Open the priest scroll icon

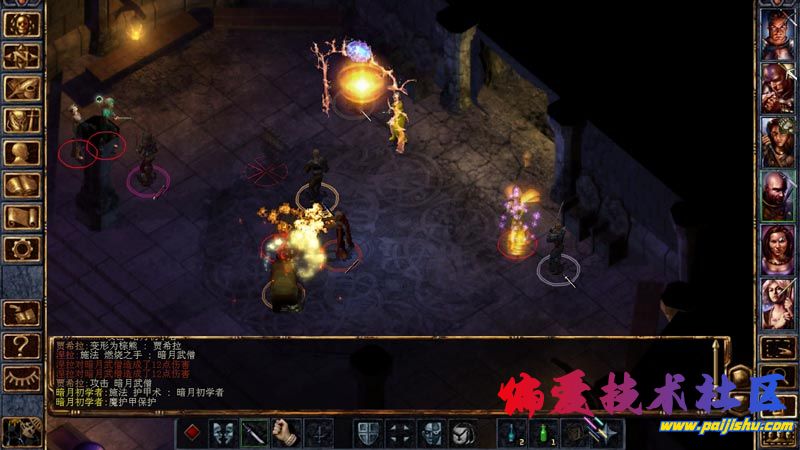pos(22,216)
